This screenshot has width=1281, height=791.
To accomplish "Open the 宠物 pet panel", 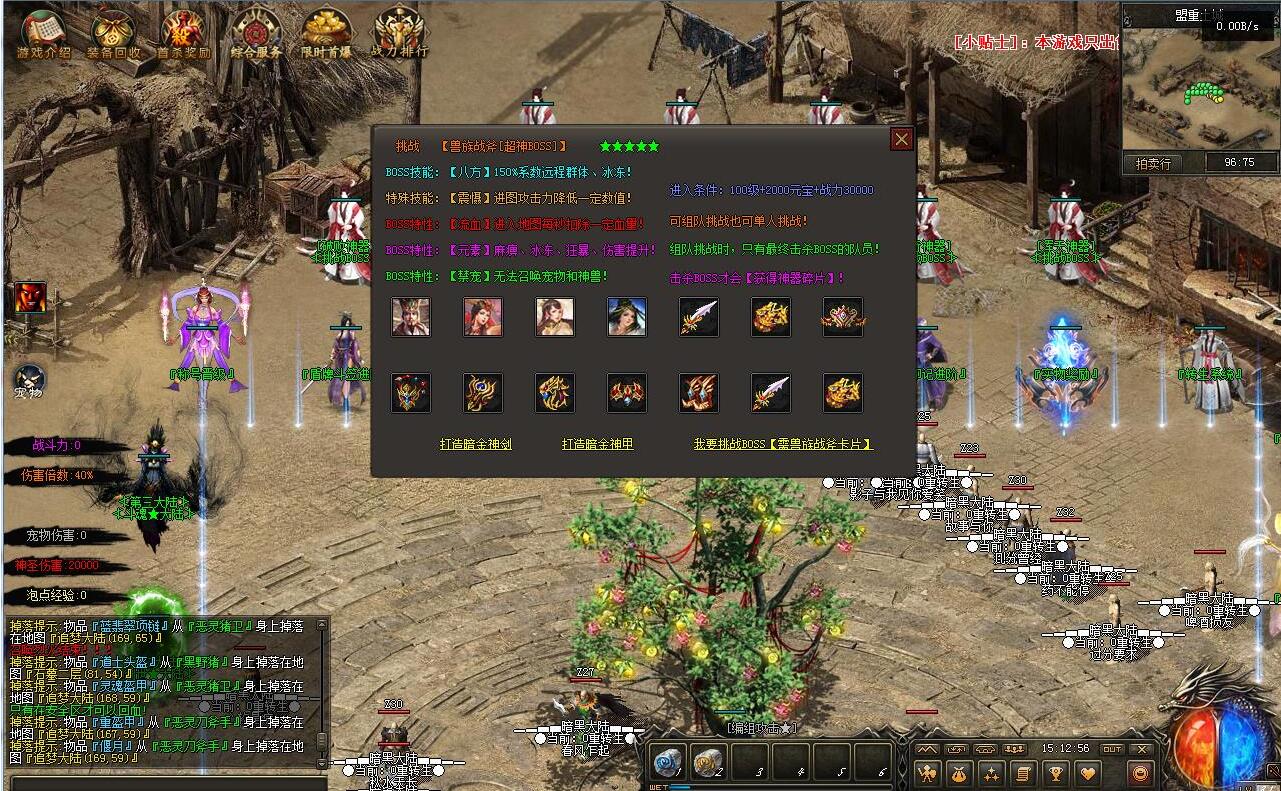I will (x=29, y=381).
